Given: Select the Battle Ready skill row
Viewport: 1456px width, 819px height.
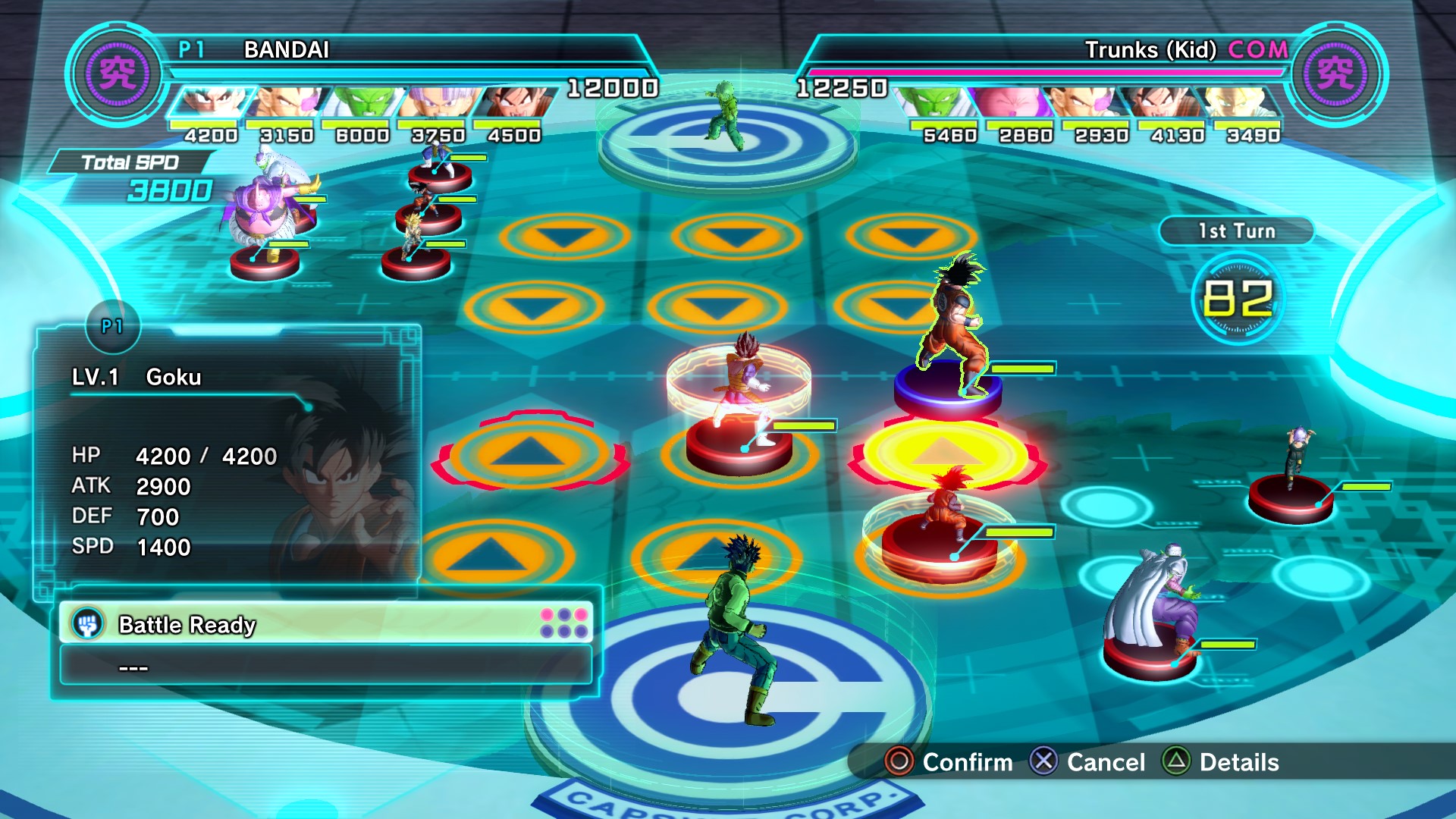Looking at the screenshot, I should 326,624.
